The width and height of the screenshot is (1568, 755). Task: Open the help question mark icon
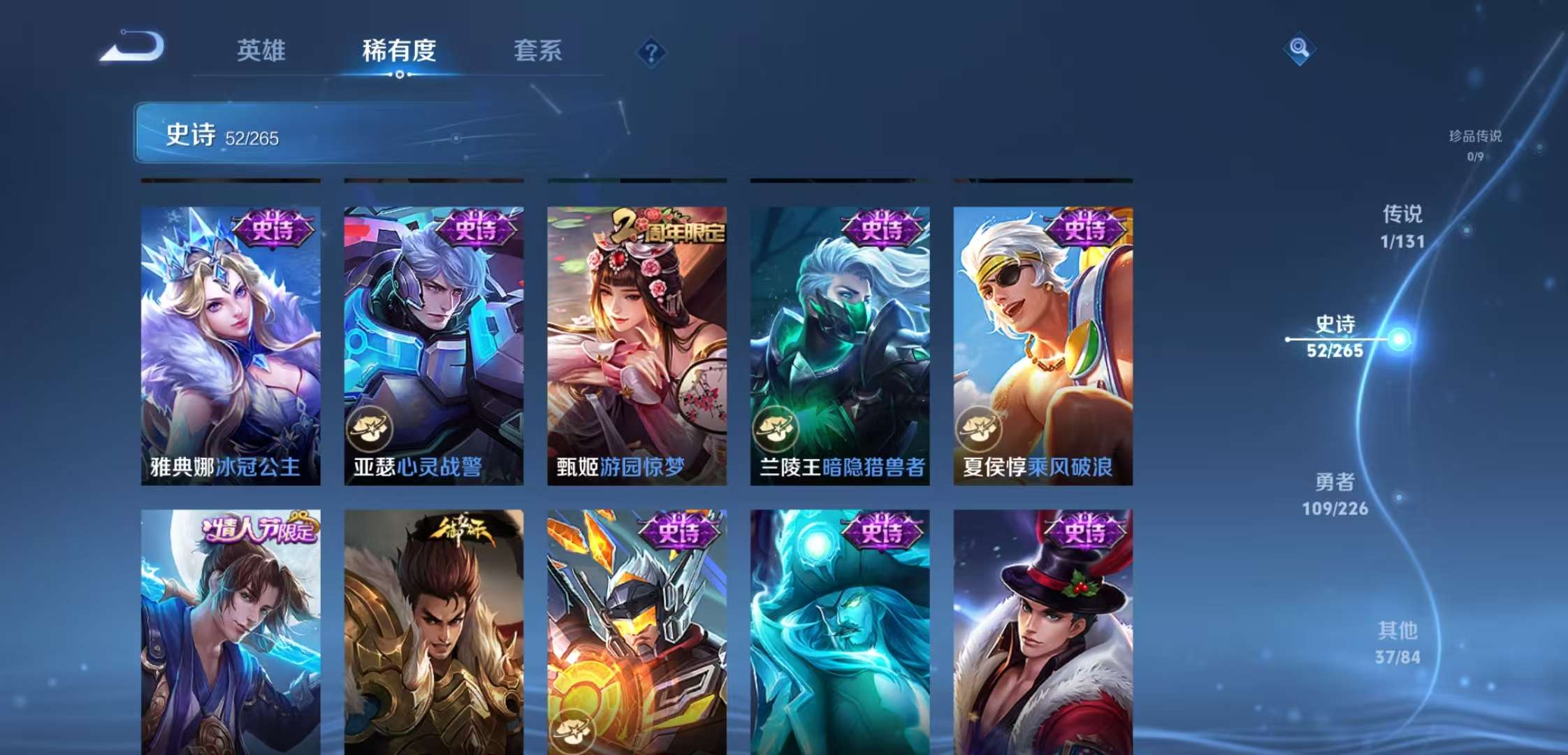click(651, 52)
